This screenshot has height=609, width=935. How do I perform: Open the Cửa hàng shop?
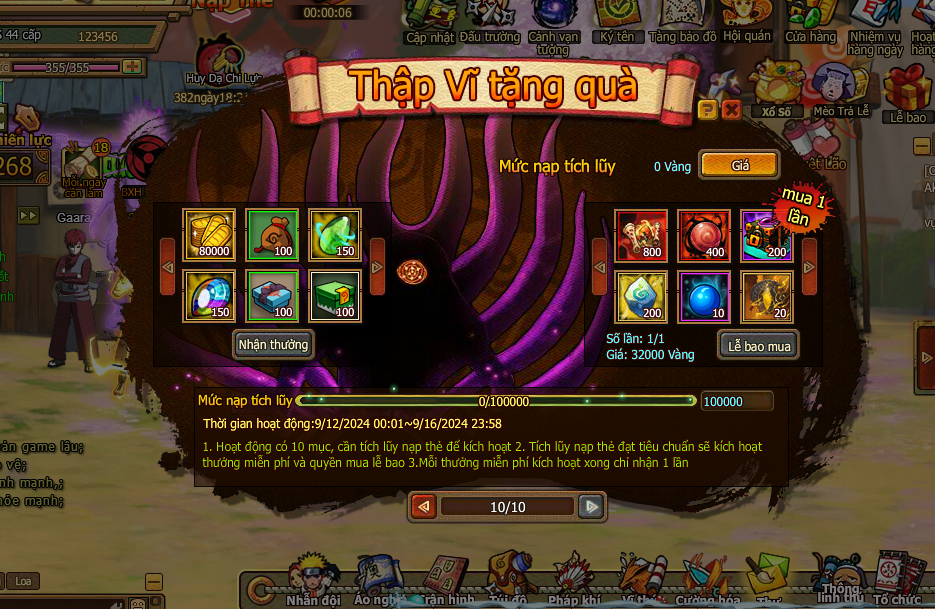pos(810,20)
